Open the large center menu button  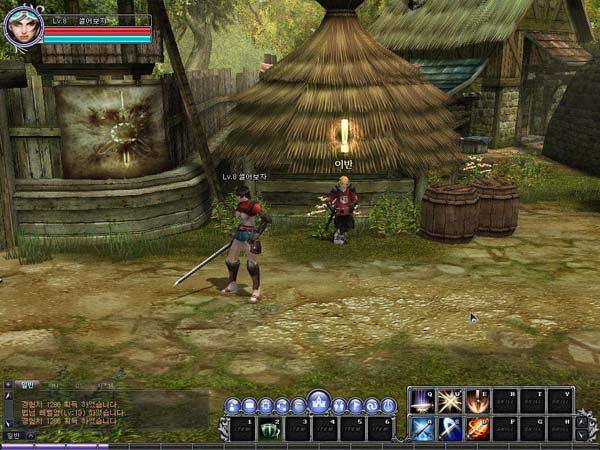pos(318,402)
